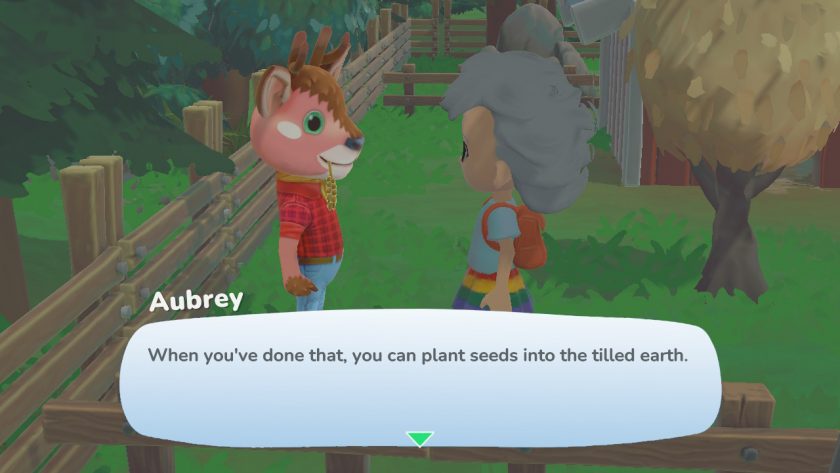Advance dialogue with the green arrow
The image size is (840, 473).
coord(420,438)
